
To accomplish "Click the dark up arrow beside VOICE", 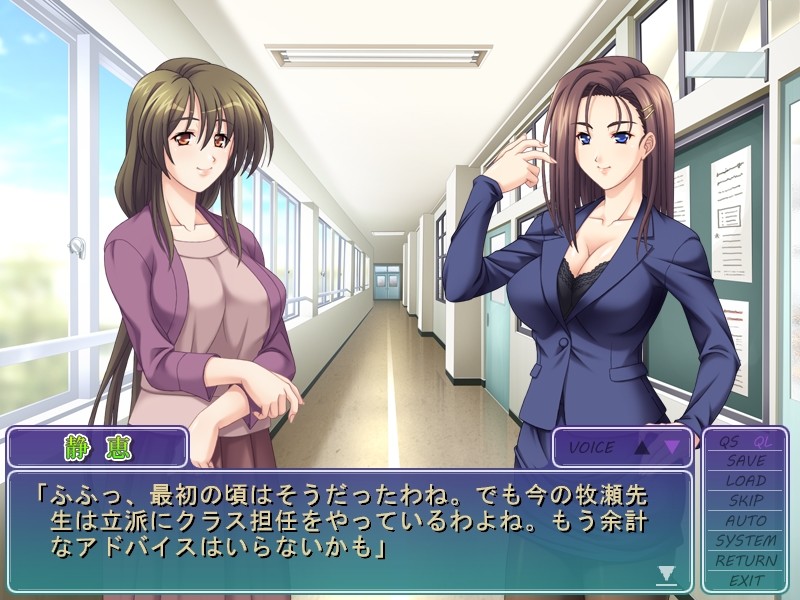I will tap(642, 448).
